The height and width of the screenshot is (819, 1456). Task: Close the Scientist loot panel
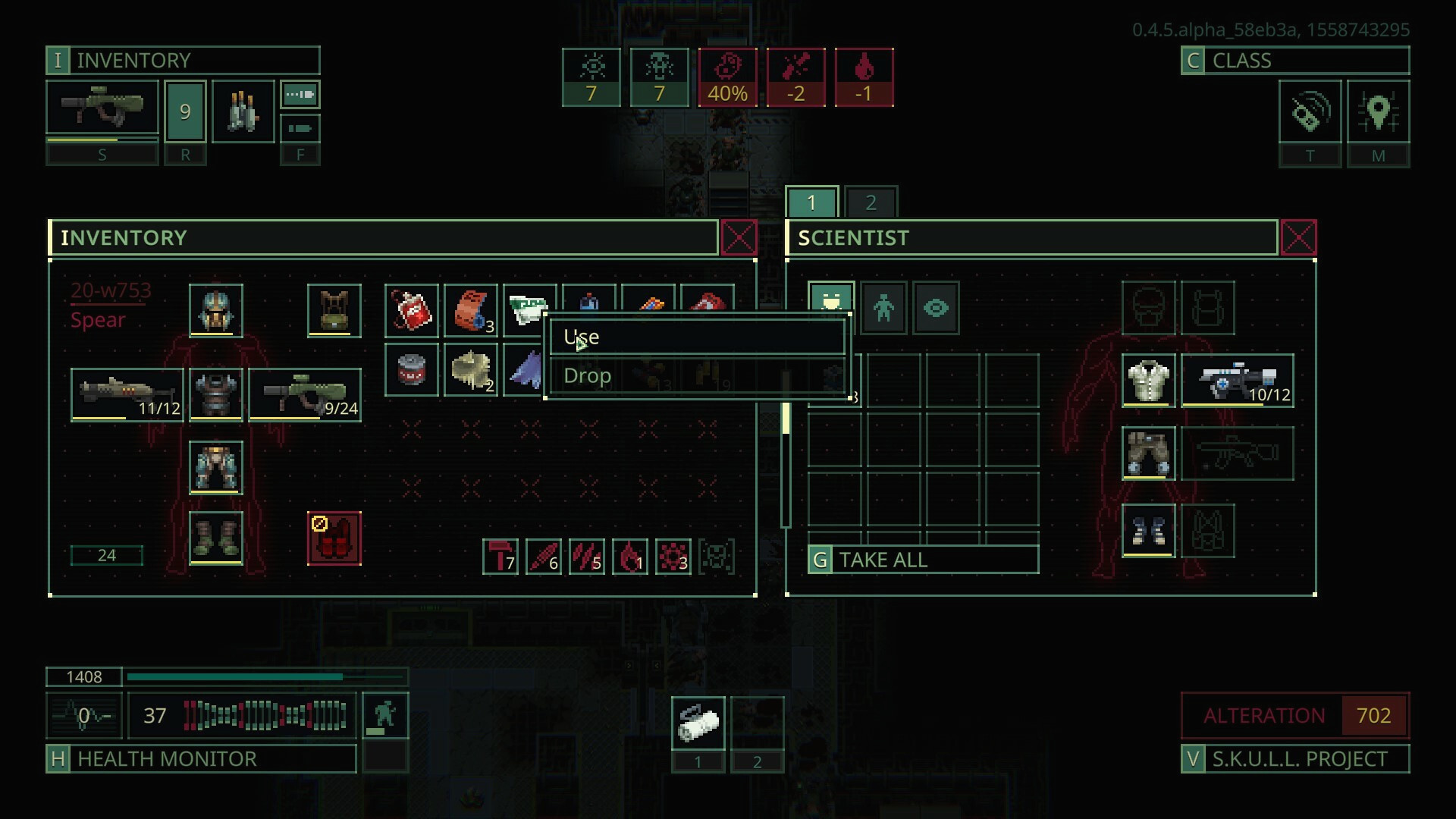(x=1298, y=238)
